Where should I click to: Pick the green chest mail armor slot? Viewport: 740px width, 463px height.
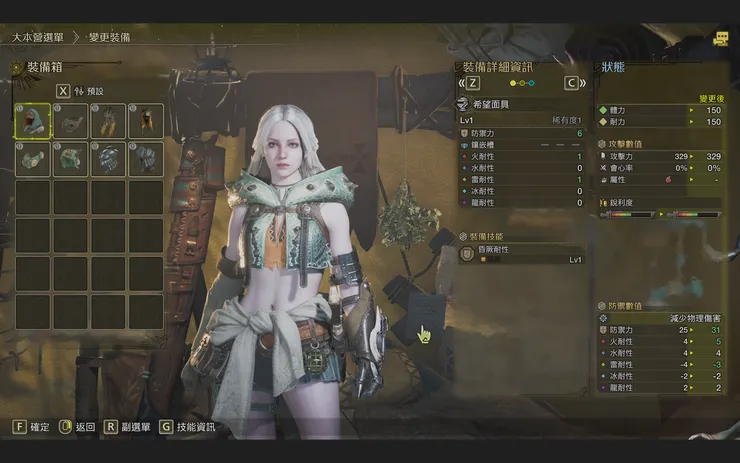point(70,159)
